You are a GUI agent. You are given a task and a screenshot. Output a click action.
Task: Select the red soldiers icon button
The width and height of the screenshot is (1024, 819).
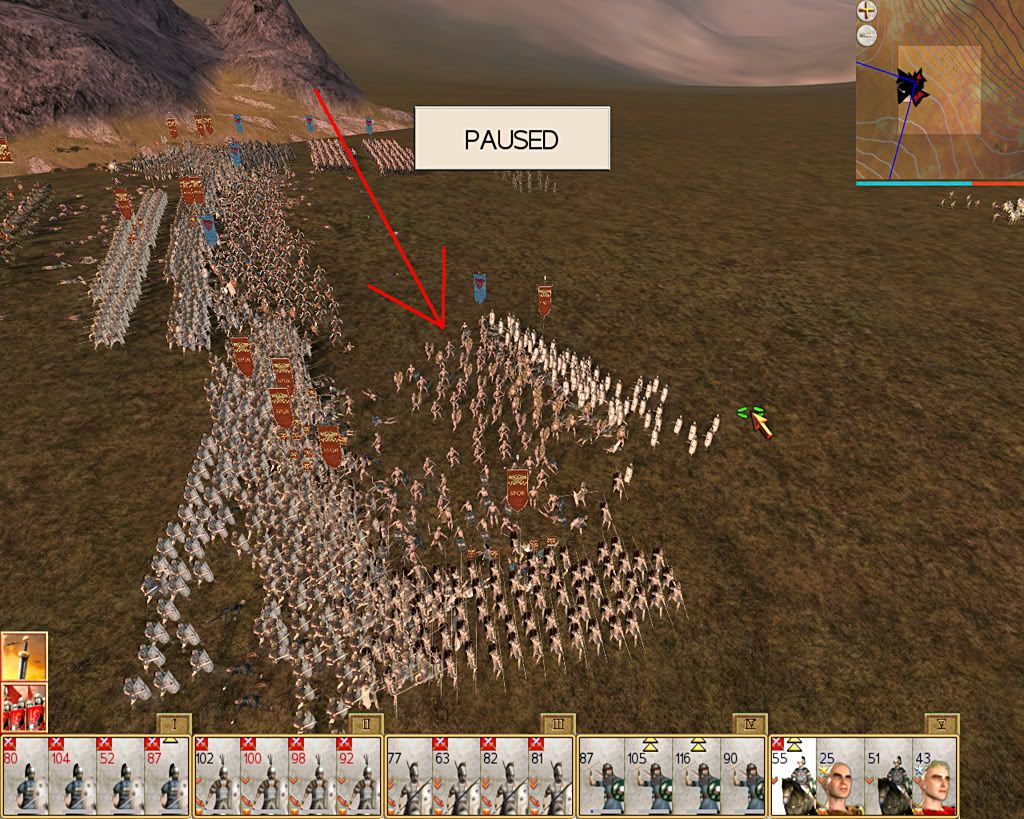pos(23,705)
